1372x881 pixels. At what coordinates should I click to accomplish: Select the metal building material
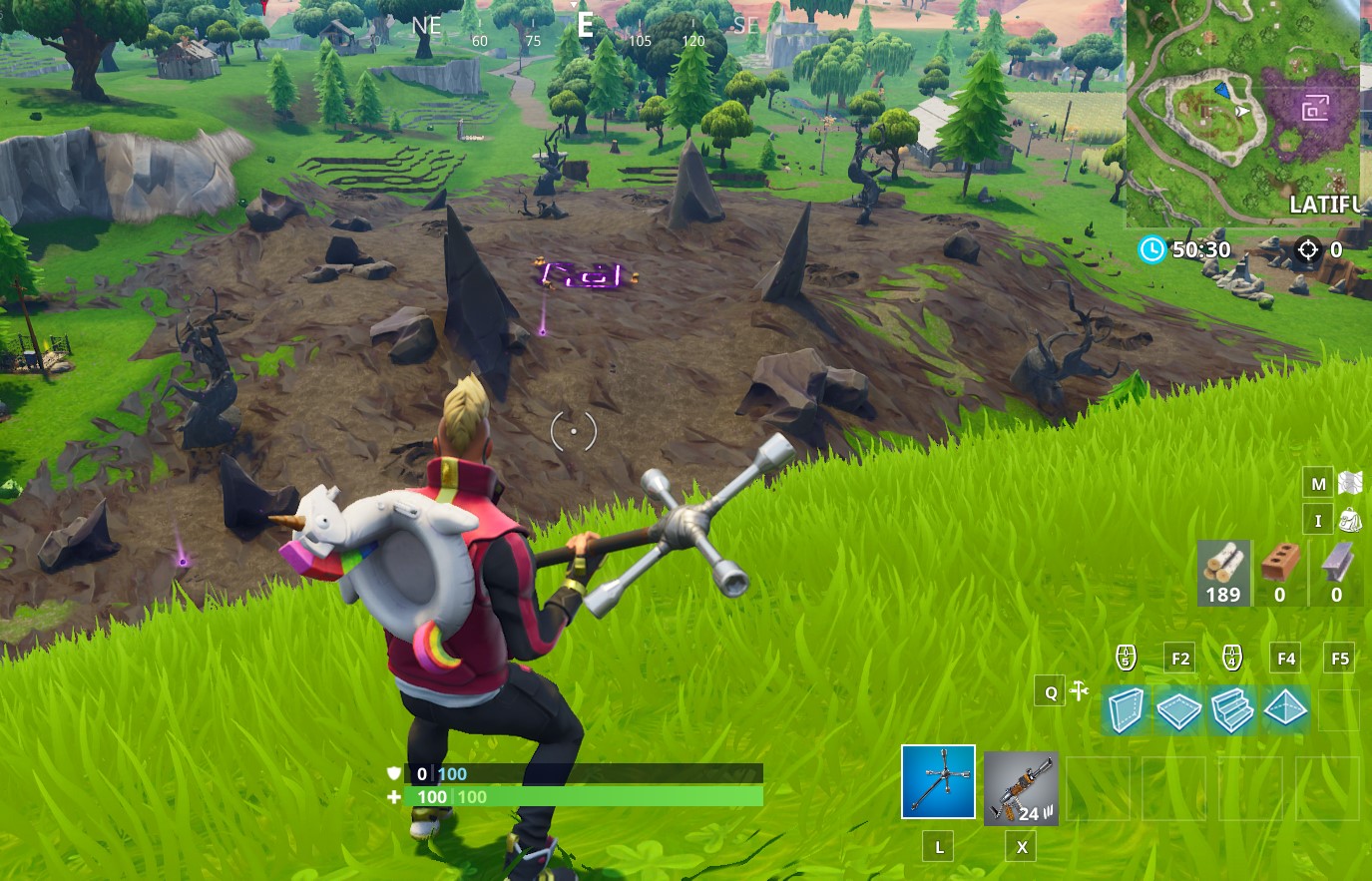click(x=1336, y=574)
